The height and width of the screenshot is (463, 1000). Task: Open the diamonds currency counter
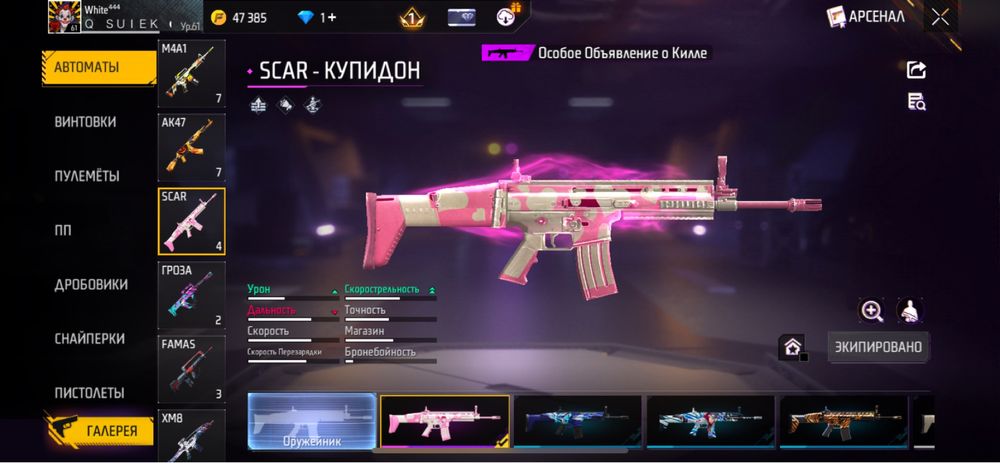point(316,17)
